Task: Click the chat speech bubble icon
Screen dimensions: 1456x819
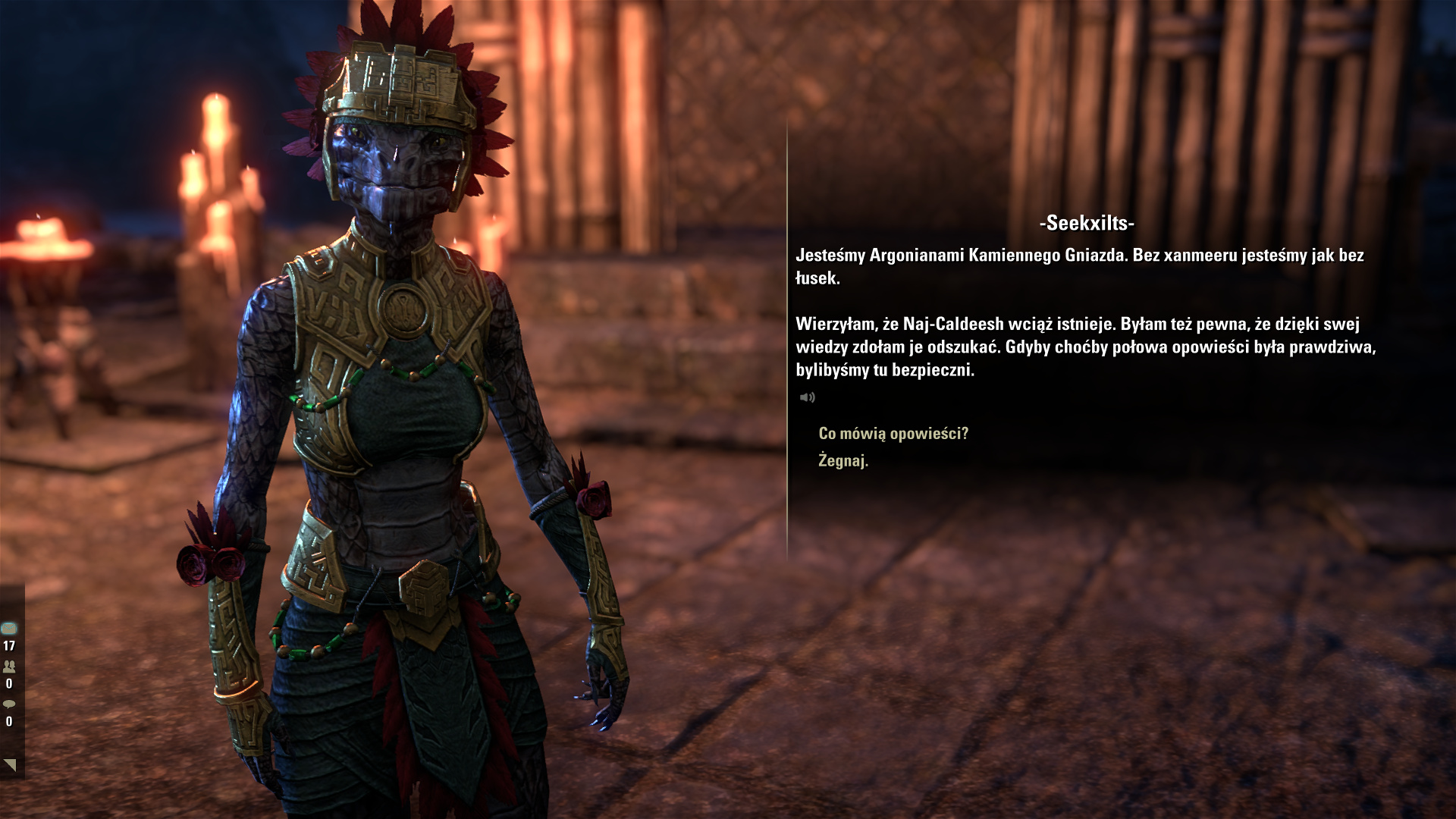Action: coord(9,704)
